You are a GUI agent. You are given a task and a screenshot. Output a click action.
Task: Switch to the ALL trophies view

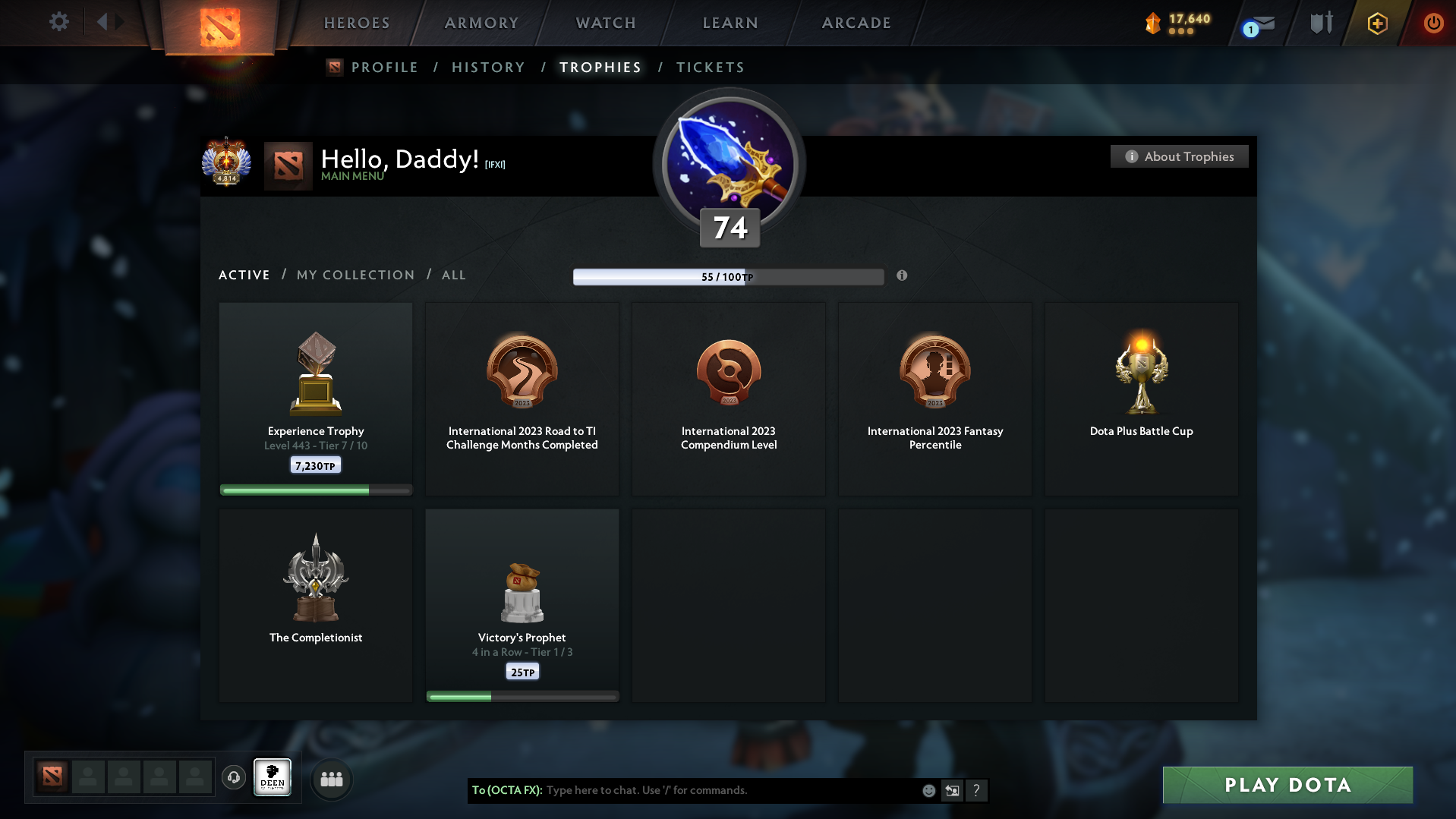(453, 275)
